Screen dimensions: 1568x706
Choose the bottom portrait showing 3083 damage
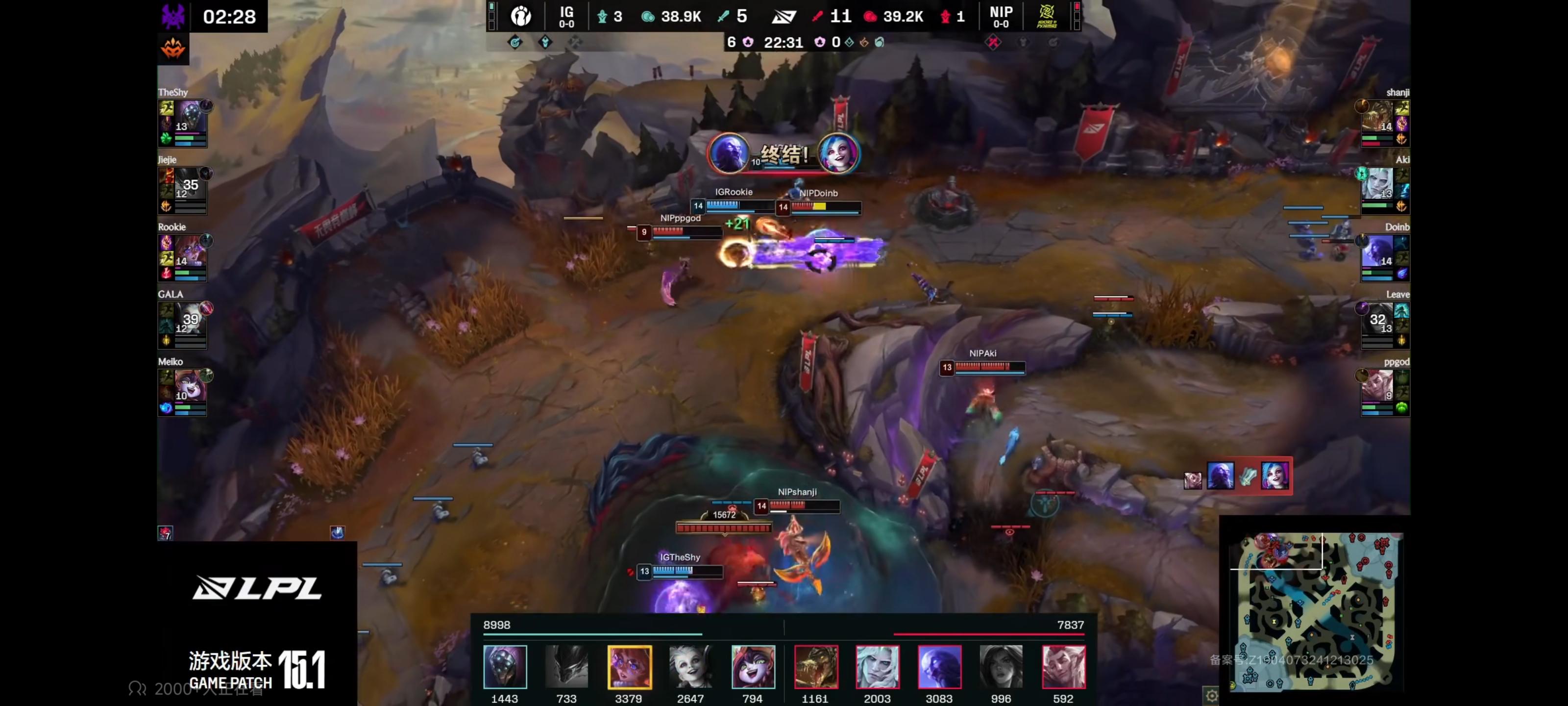pos(939,667)
